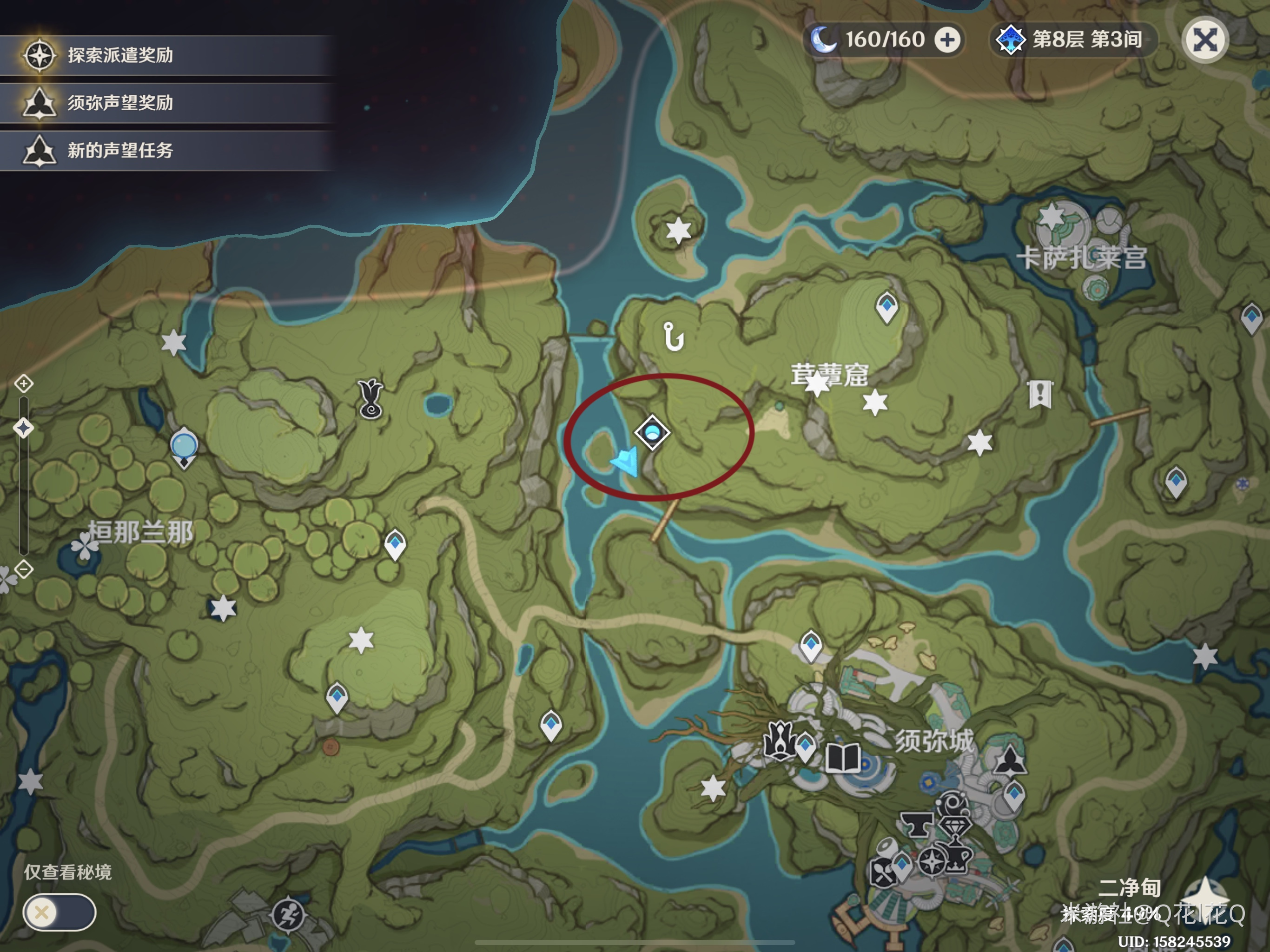Click the zoom slider's diamond handle
The width and height of the screenshot is (1270, 952).
(24, 428)
